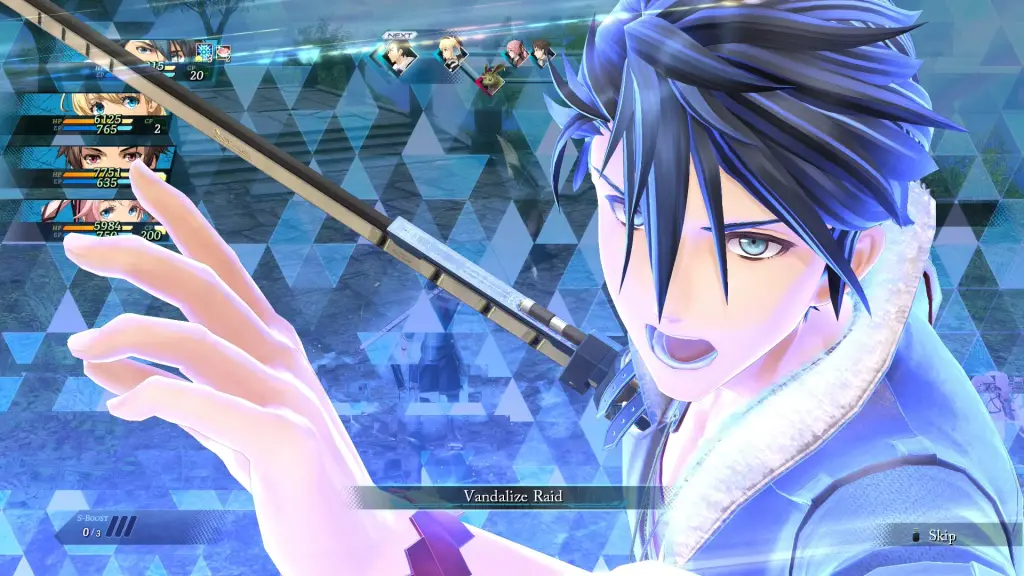Image resolution: width=1024 pixels, height=576 pixels.
Task: Inspect the red status effect icon
Action: pos(224,50)
